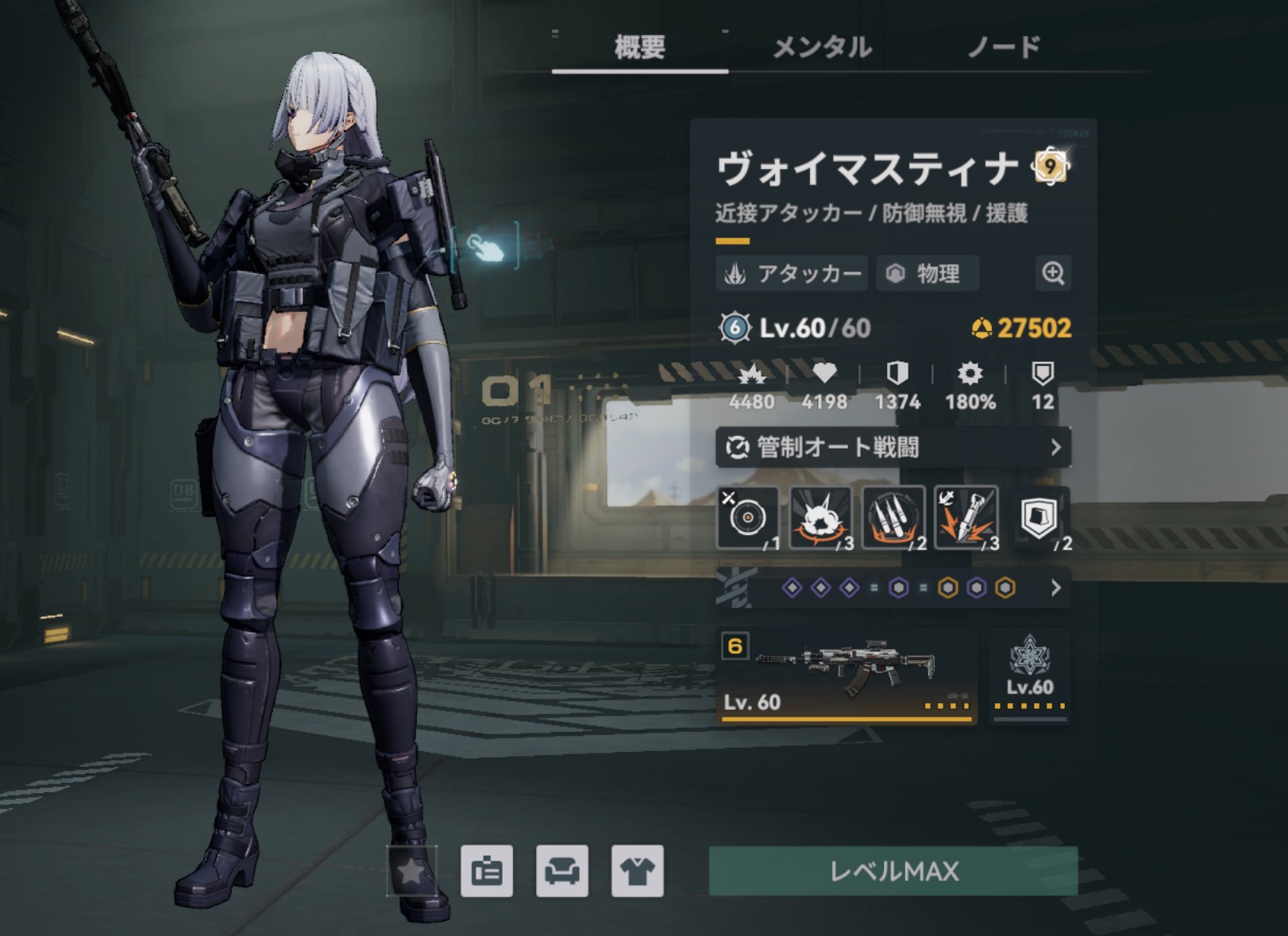The height and width of the screenshot is (936, 1288).
Task: Switch to the 概要 tab
Action: click(639, 48)
